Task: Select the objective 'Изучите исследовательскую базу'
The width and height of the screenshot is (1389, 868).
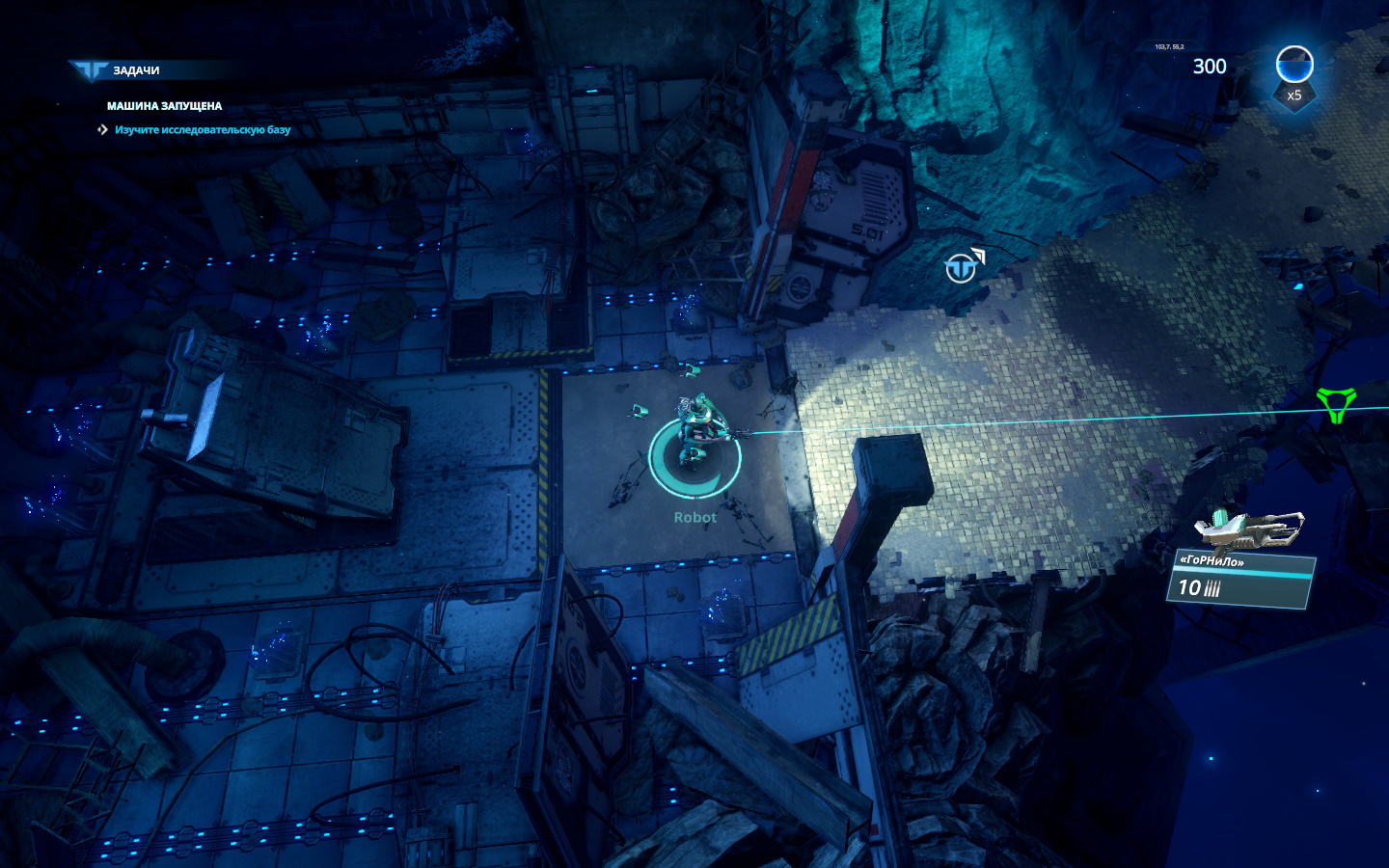Action: [202, 130]
